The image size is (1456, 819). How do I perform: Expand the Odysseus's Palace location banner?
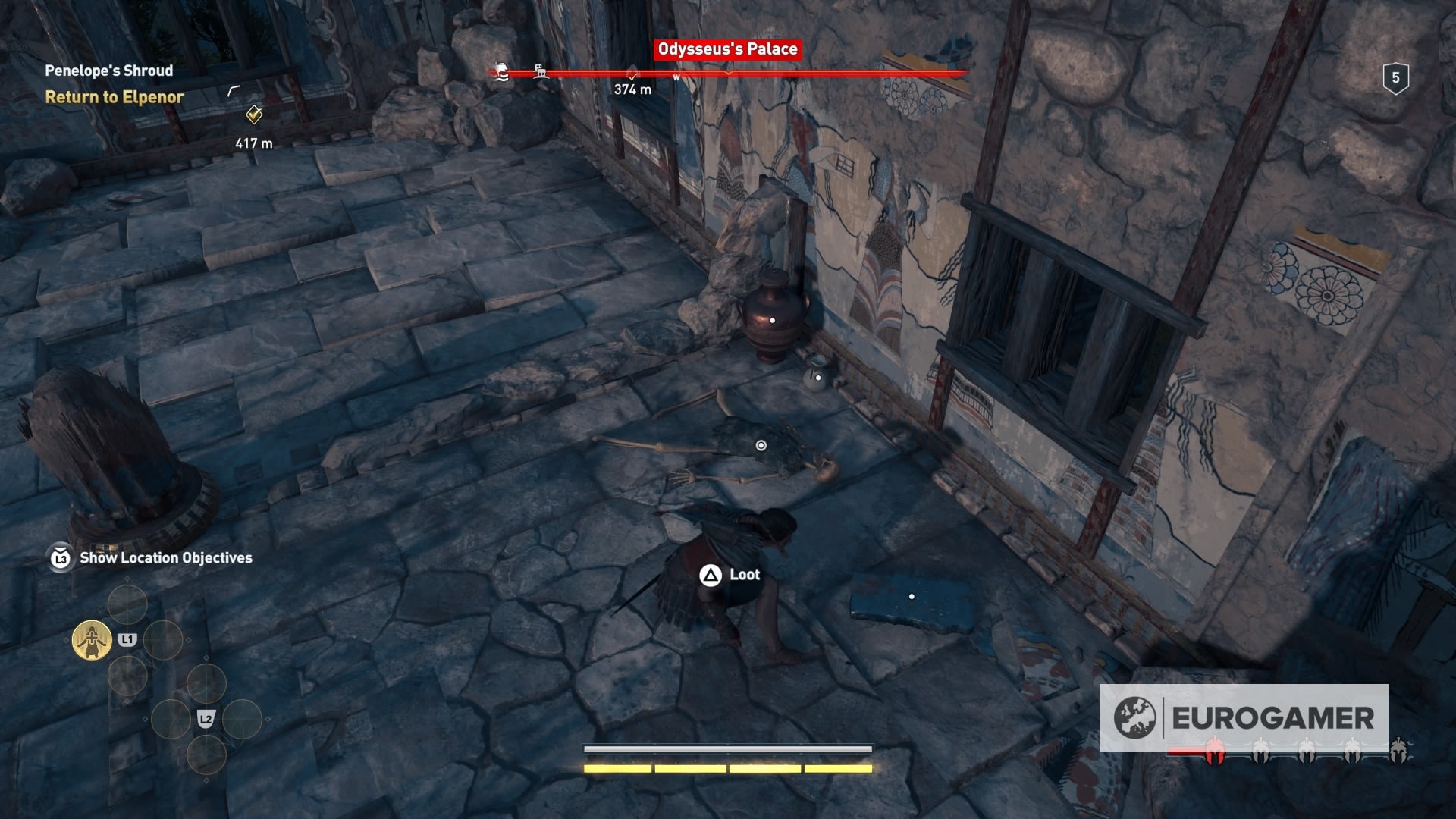tap(727, 49)
